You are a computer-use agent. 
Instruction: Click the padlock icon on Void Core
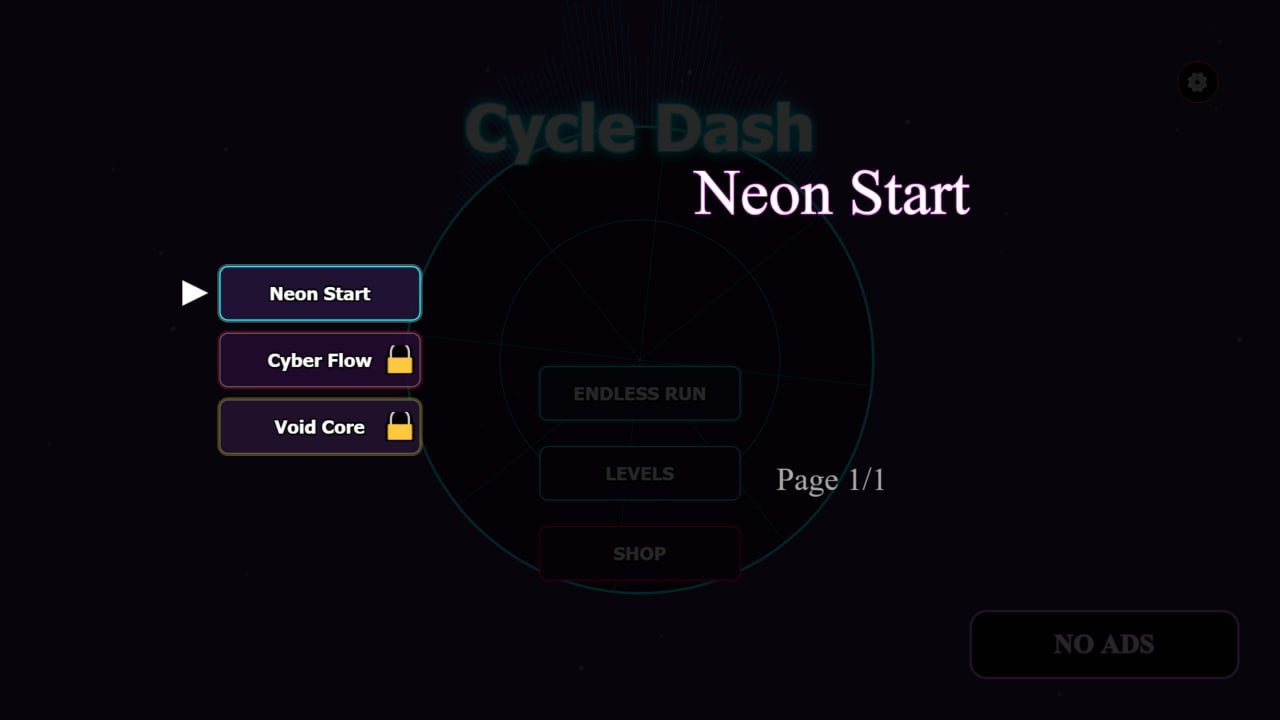[x=400, y=427]
